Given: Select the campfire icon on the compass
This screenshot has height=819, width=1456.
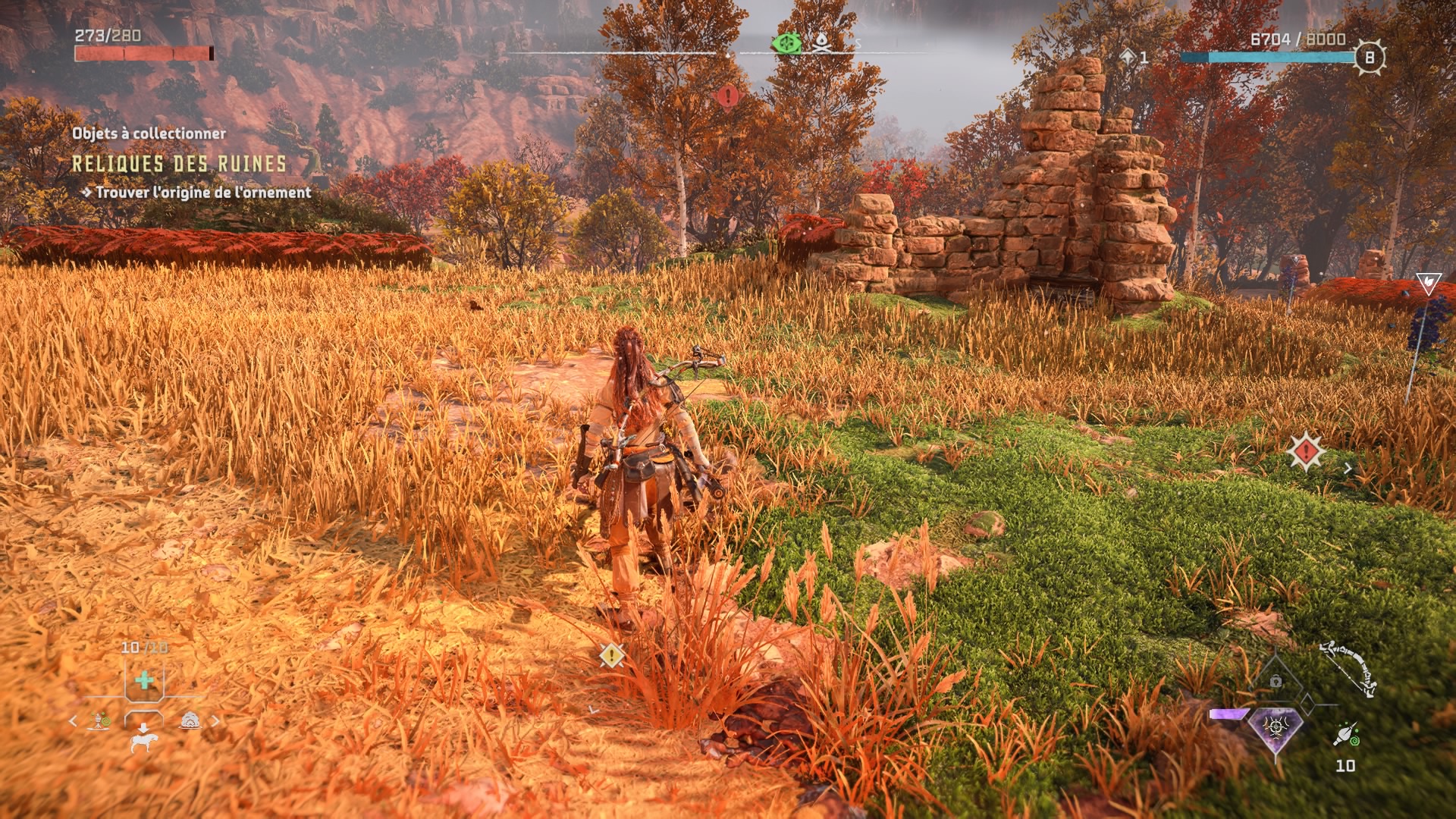Looking at the screenshot, I should [x=821, y=44].
